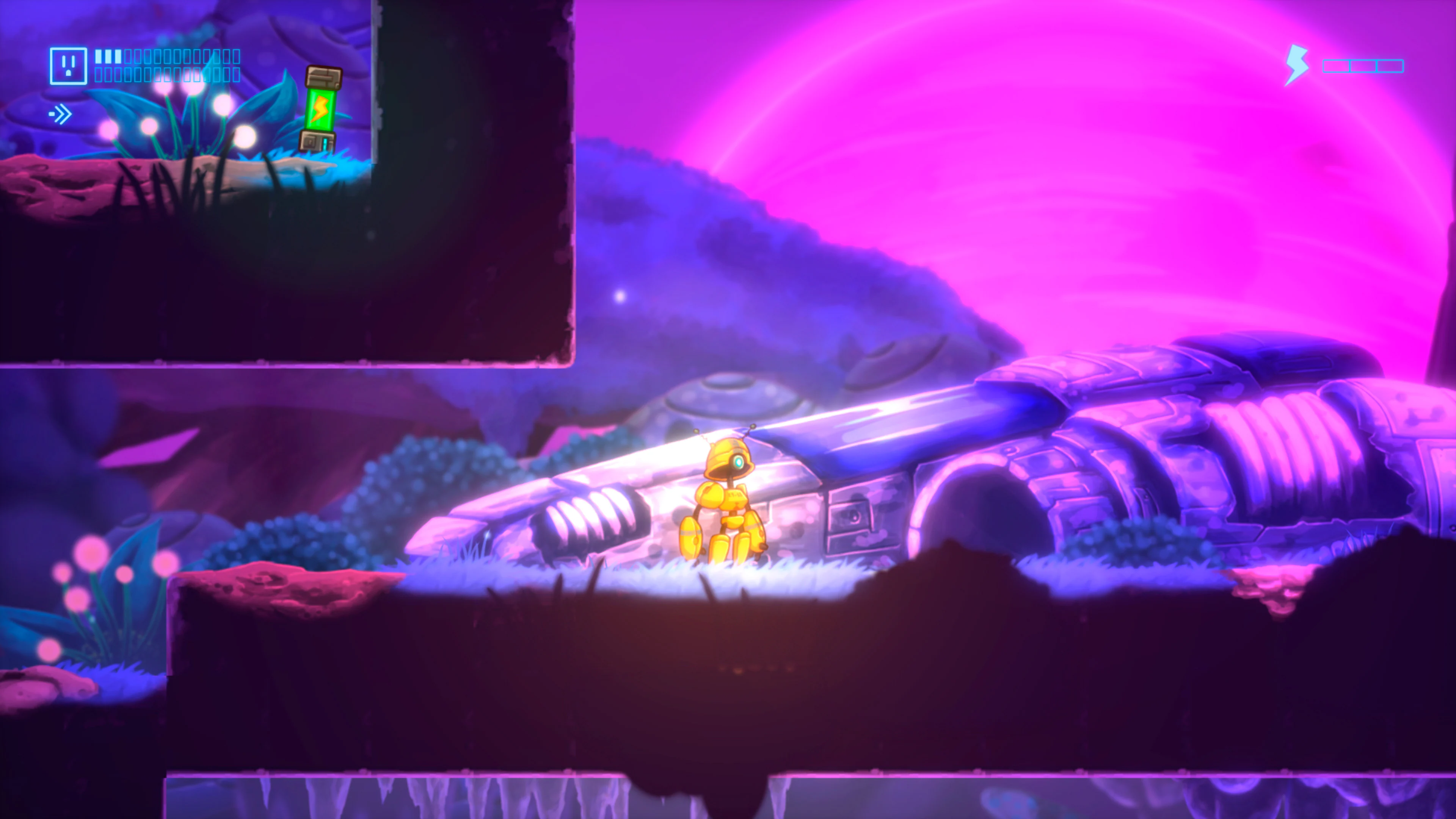Click the battery's metal top cap
The width and height of the screenshot is (1456, 819).
click(x=324, y=77)
